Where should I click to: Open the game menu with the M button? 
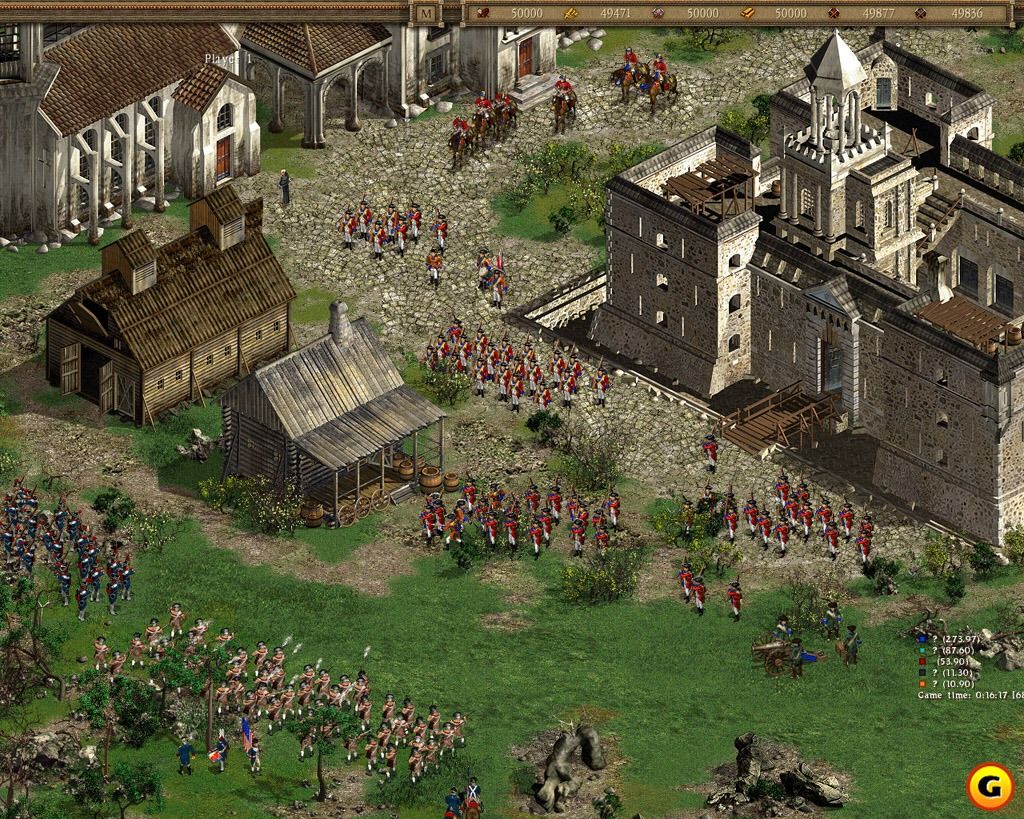(427, 13)
